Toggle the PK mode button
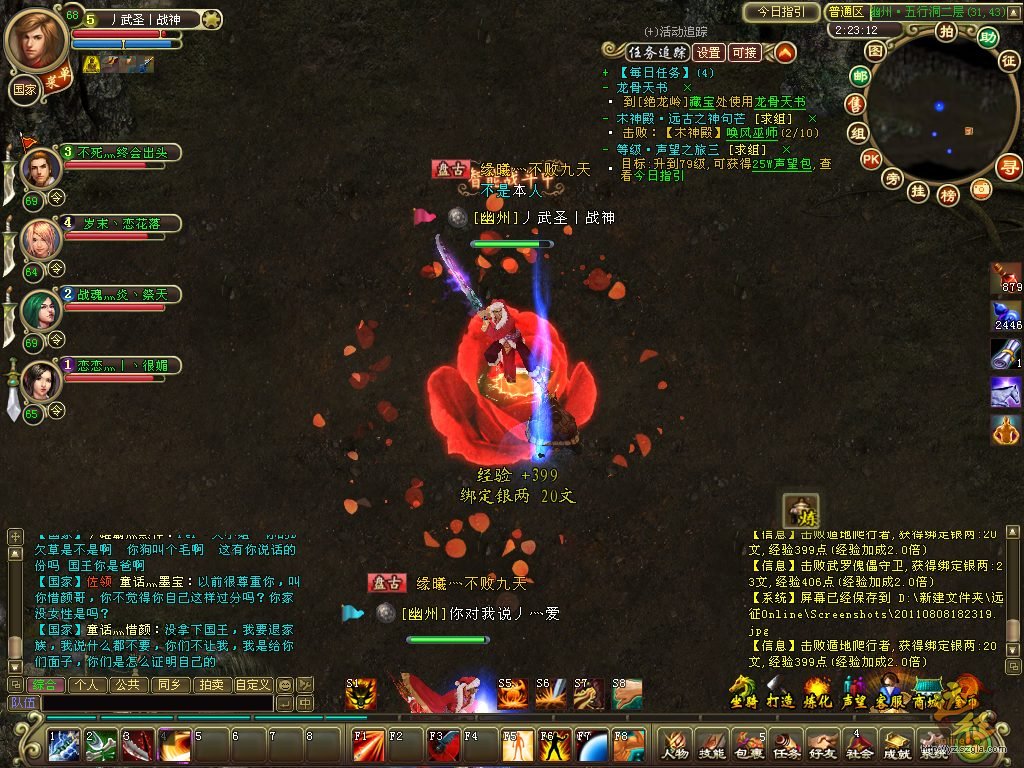Screen dimensions: 1024x768 (871, 158)
